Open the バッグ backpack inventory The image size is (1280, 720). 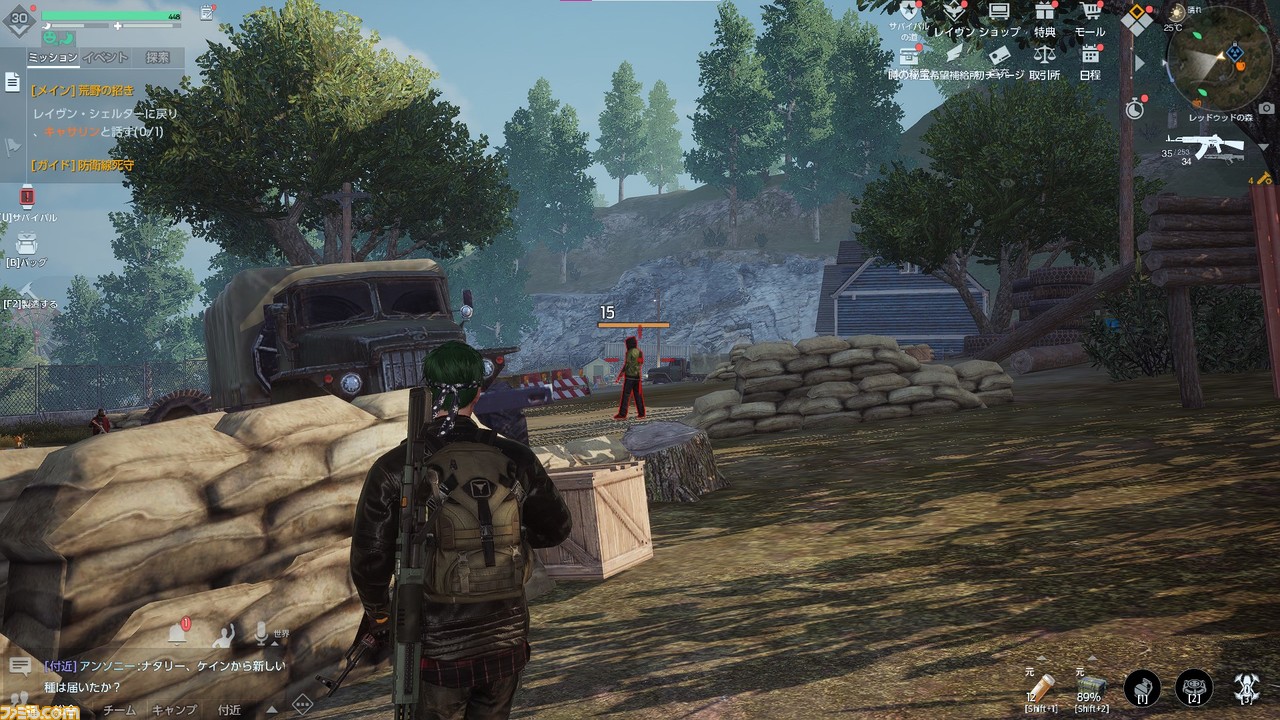point(27,244)
